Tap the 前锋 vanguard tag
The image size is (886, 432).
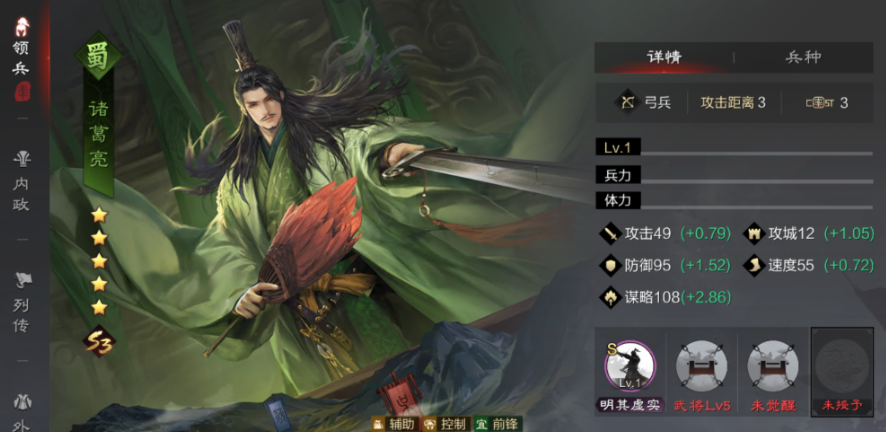pyautogui.click(x=496, y=423)
